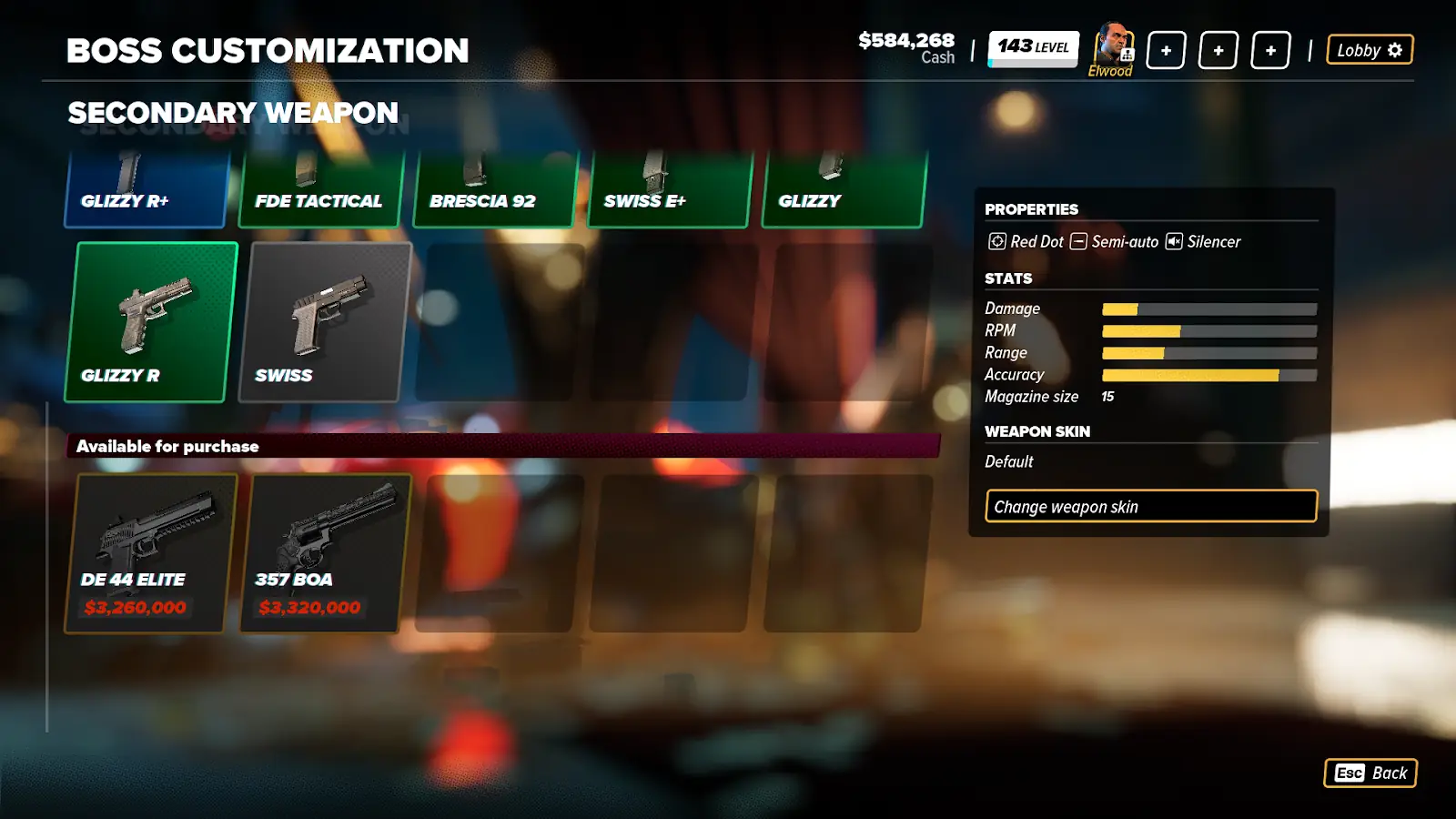
Task: Select the Swiss E+ weapon tile
Action: pyautogui.click(x=670, y=189)
